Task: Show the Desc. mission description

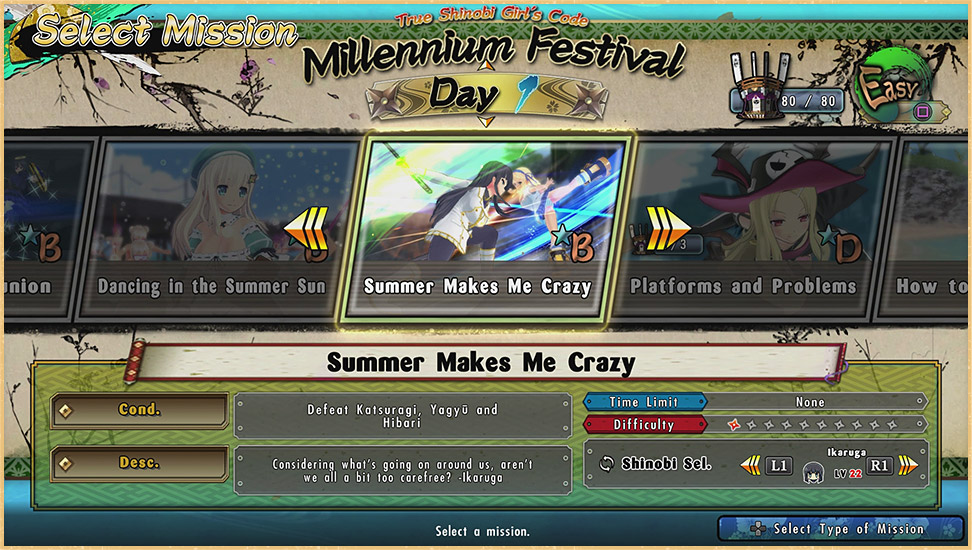Action: coord(140,463)
